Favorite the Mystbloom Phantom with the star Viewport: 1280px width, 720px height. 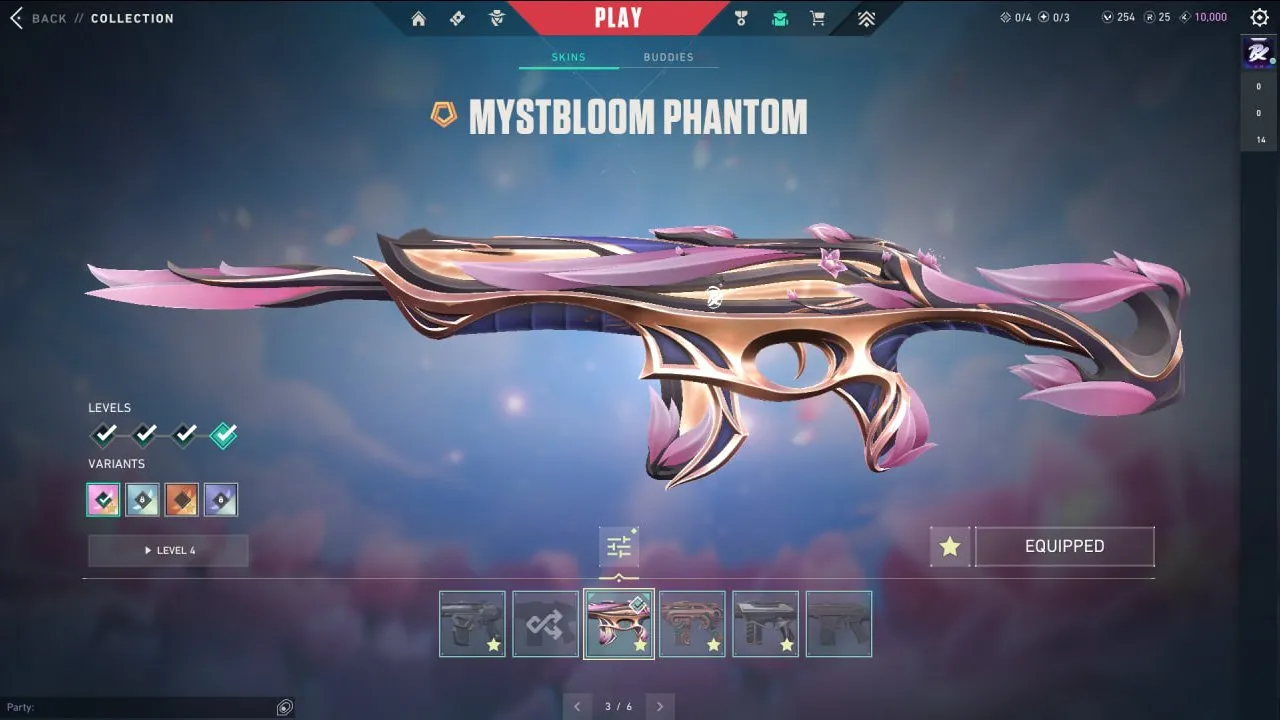(x=948, y=546)
